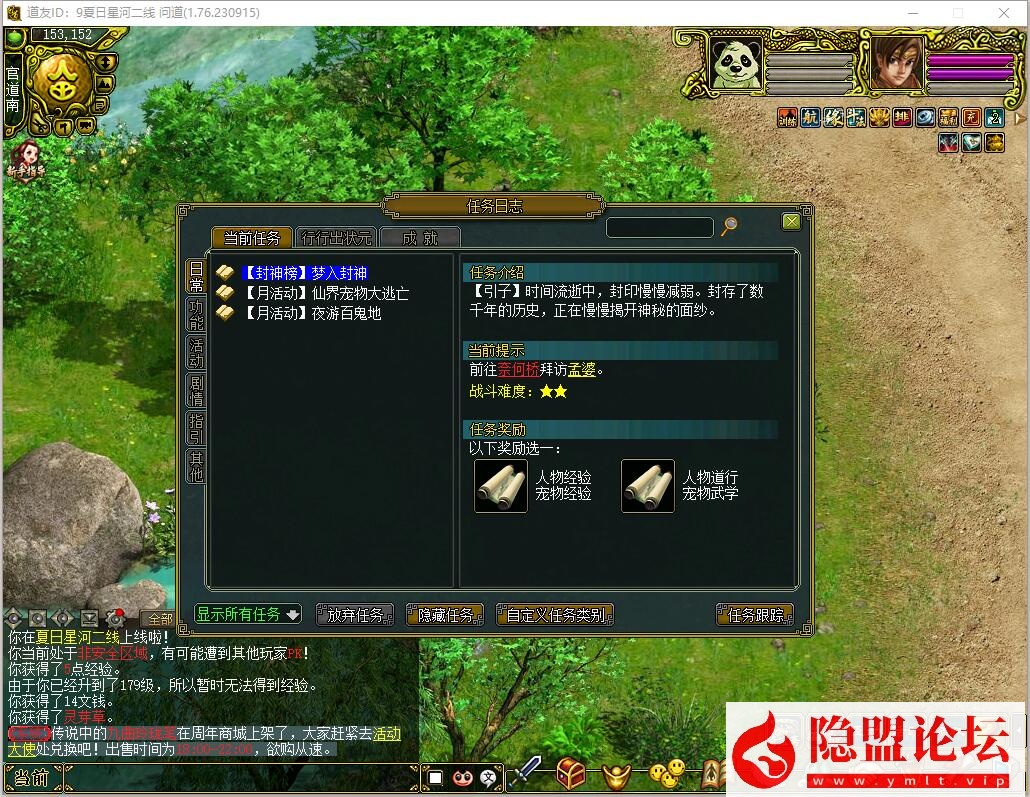This screenshot has height=797, width=1030.
Task: Switch to the 功能 side category
Action: (x=196, y=315)
